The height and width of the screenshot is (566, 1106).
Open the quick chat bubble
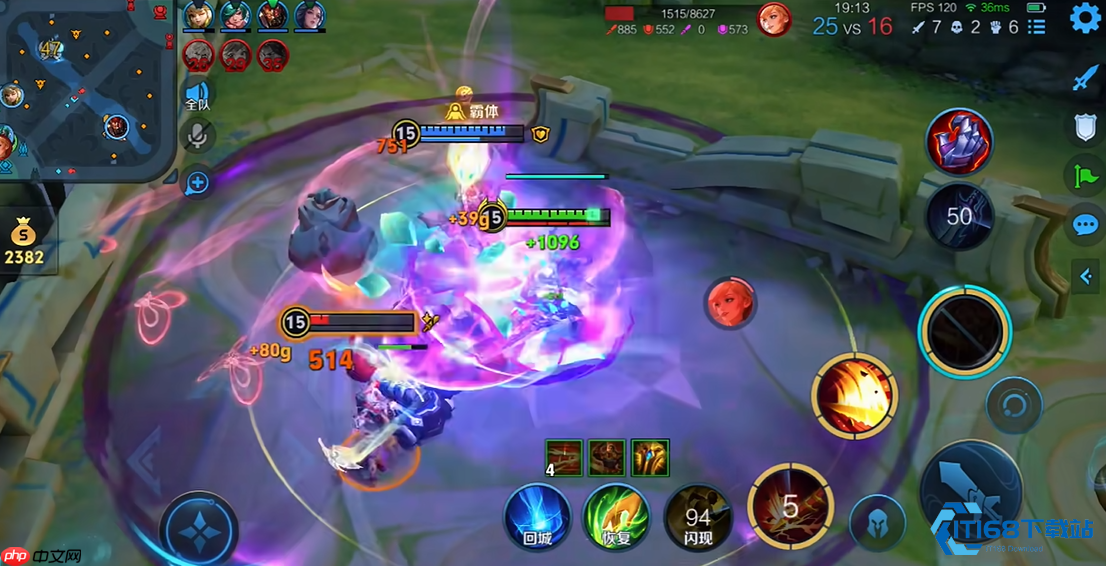click(1085, 224)
